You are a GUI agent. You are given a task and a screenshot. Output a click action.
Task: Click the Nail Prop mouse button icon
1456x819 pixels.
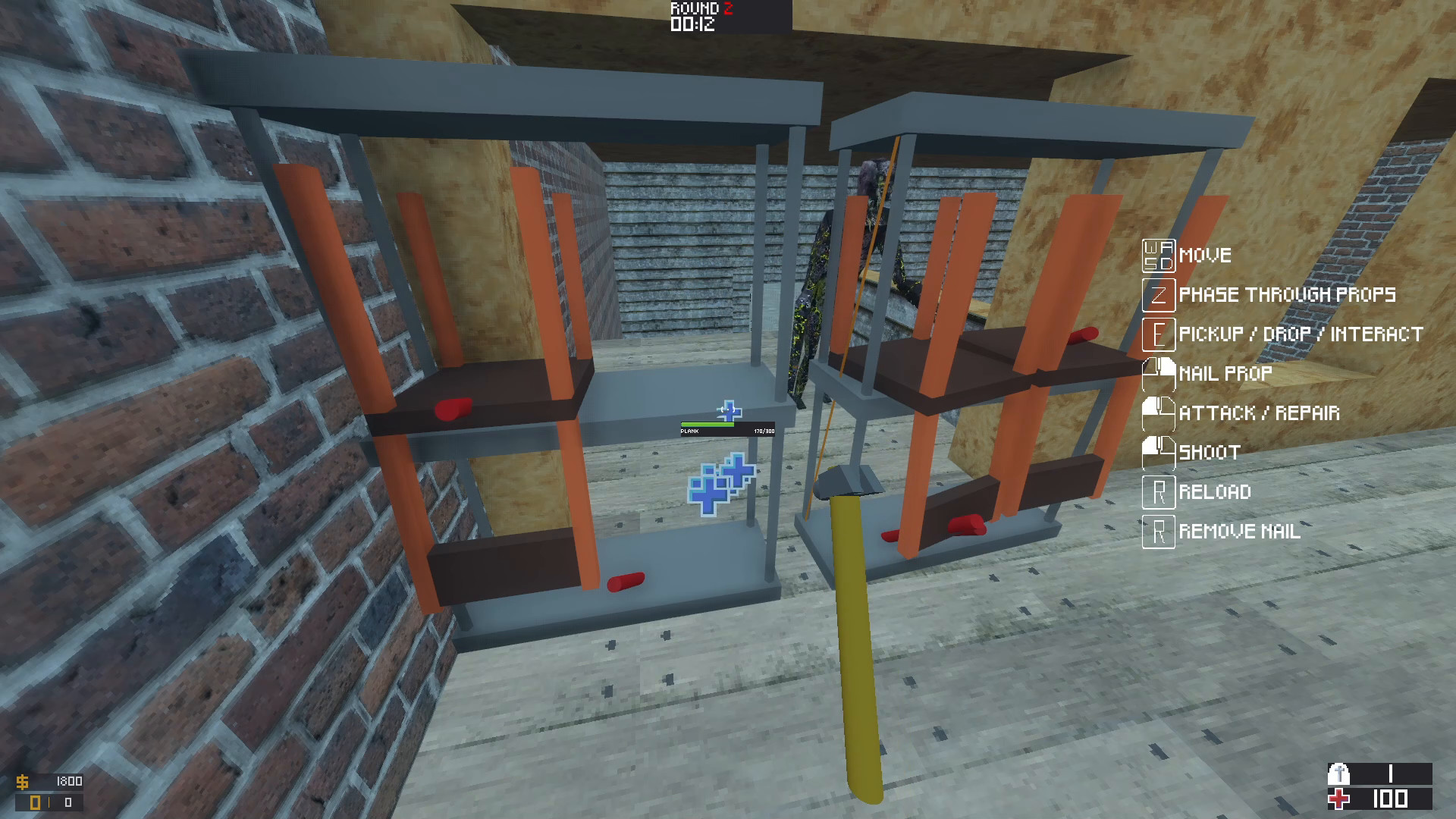pos(1158,373)
